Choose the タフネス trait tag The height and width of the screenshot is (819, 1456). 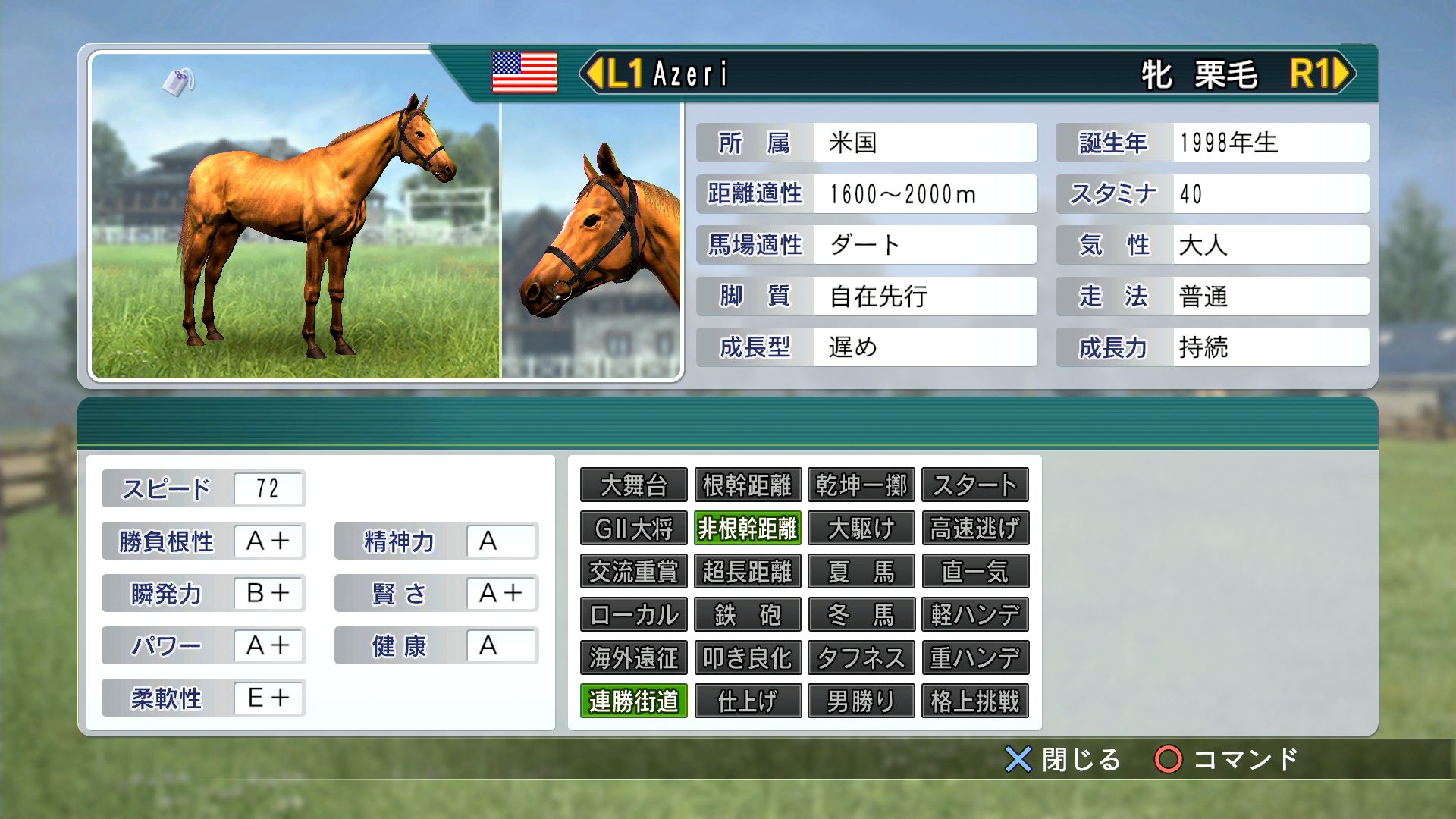point(861,658)
